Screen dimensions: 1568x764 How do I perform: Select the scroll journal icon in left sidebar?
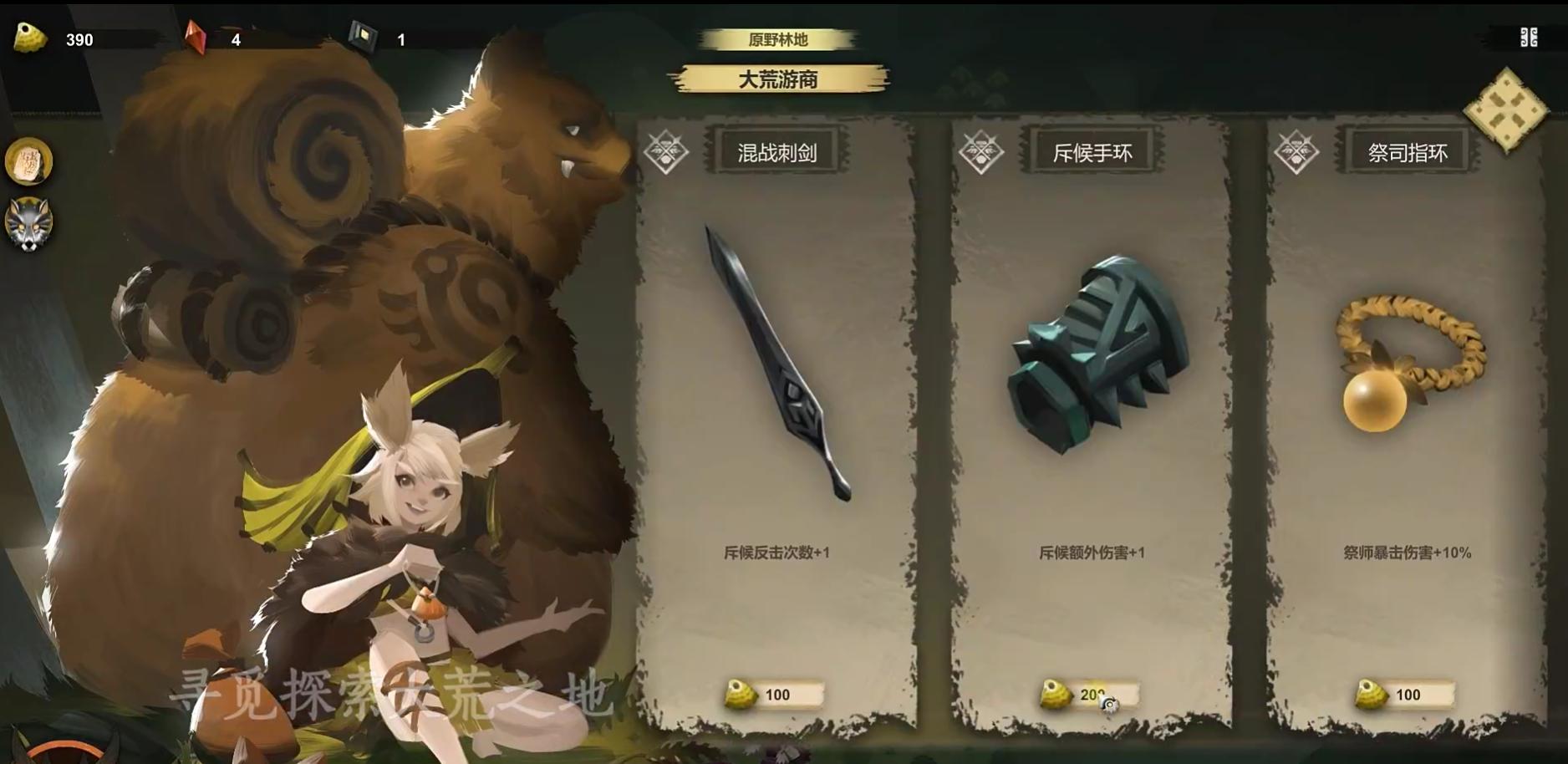point(31,160)
